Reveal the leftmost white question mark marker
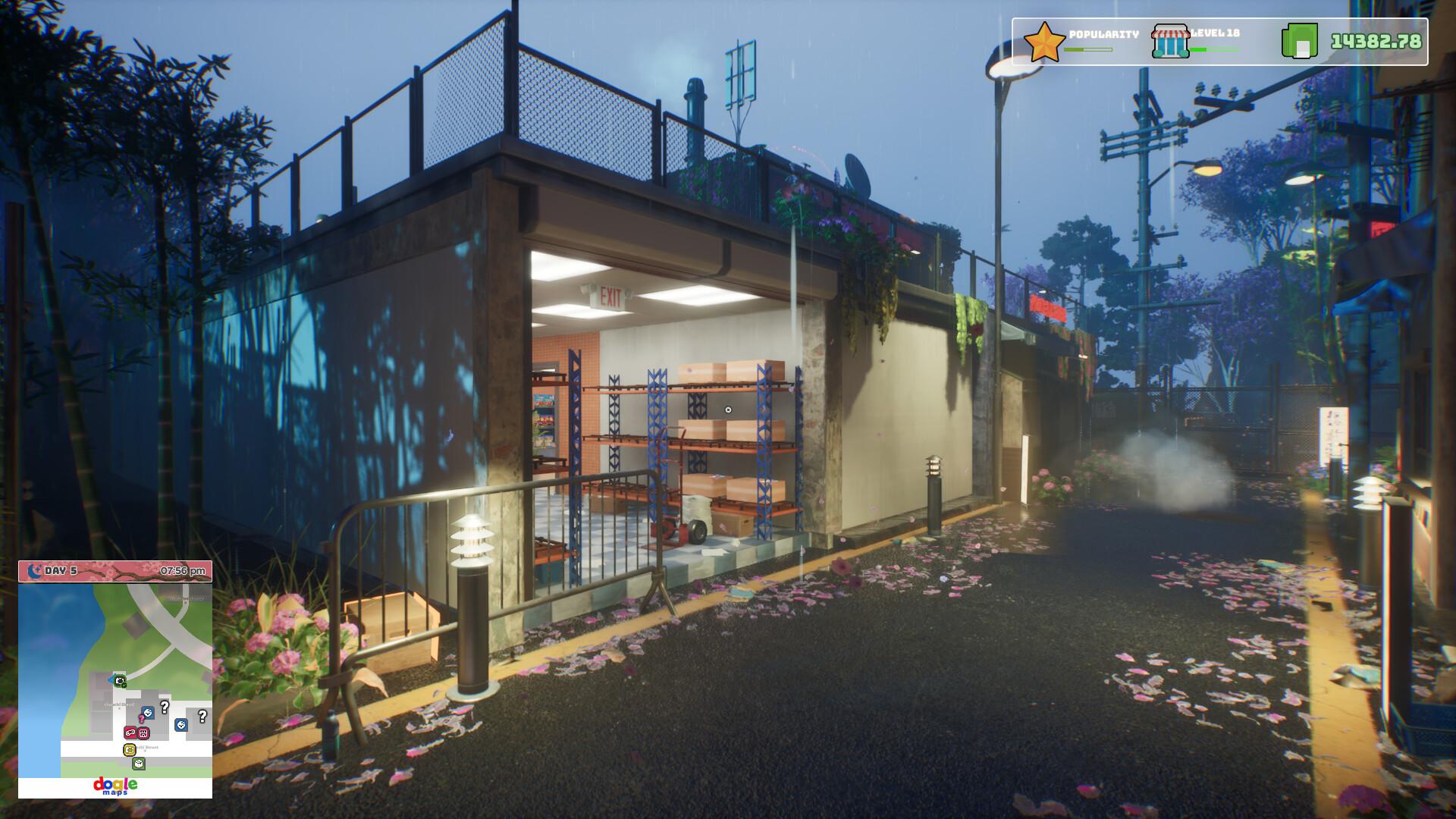Screen dimensions: 1456x819 tap(164, 708)
